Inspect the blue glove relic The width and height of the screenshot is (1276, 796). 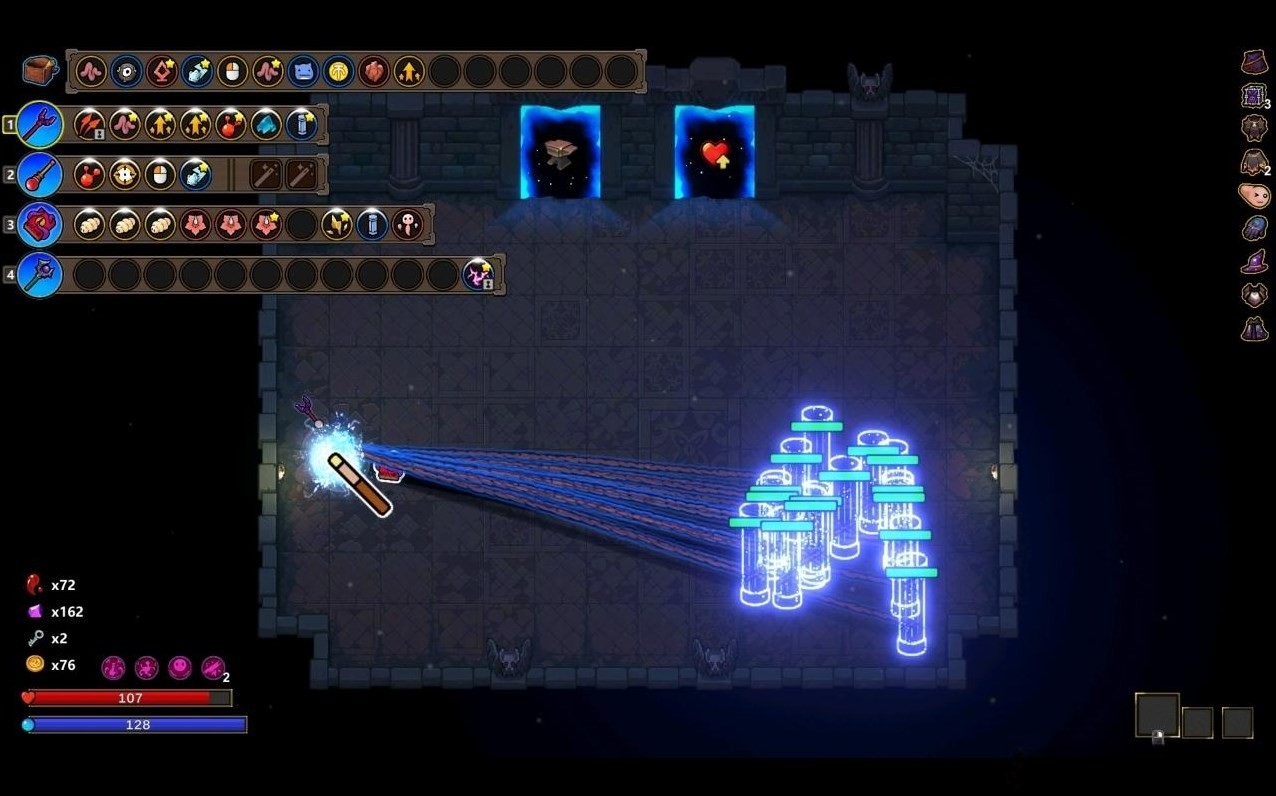click(1254, 229)
